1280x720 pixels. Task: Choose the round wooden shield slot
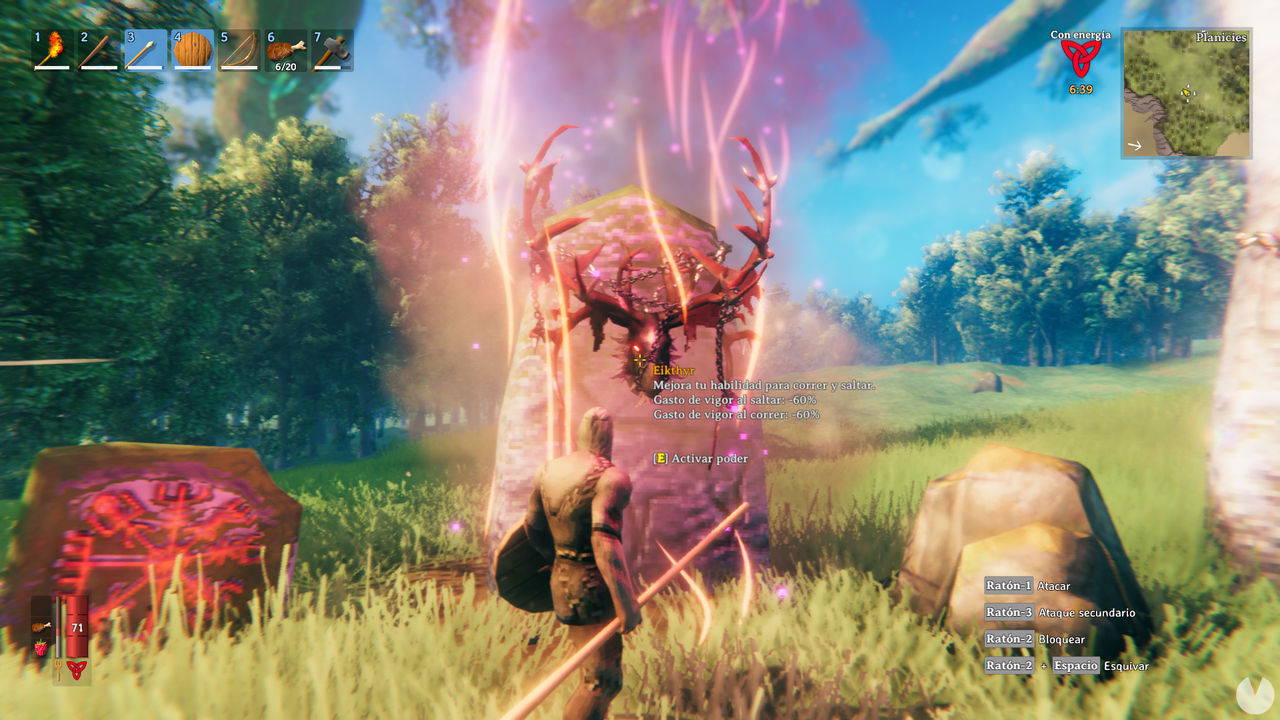click(192, 50)
